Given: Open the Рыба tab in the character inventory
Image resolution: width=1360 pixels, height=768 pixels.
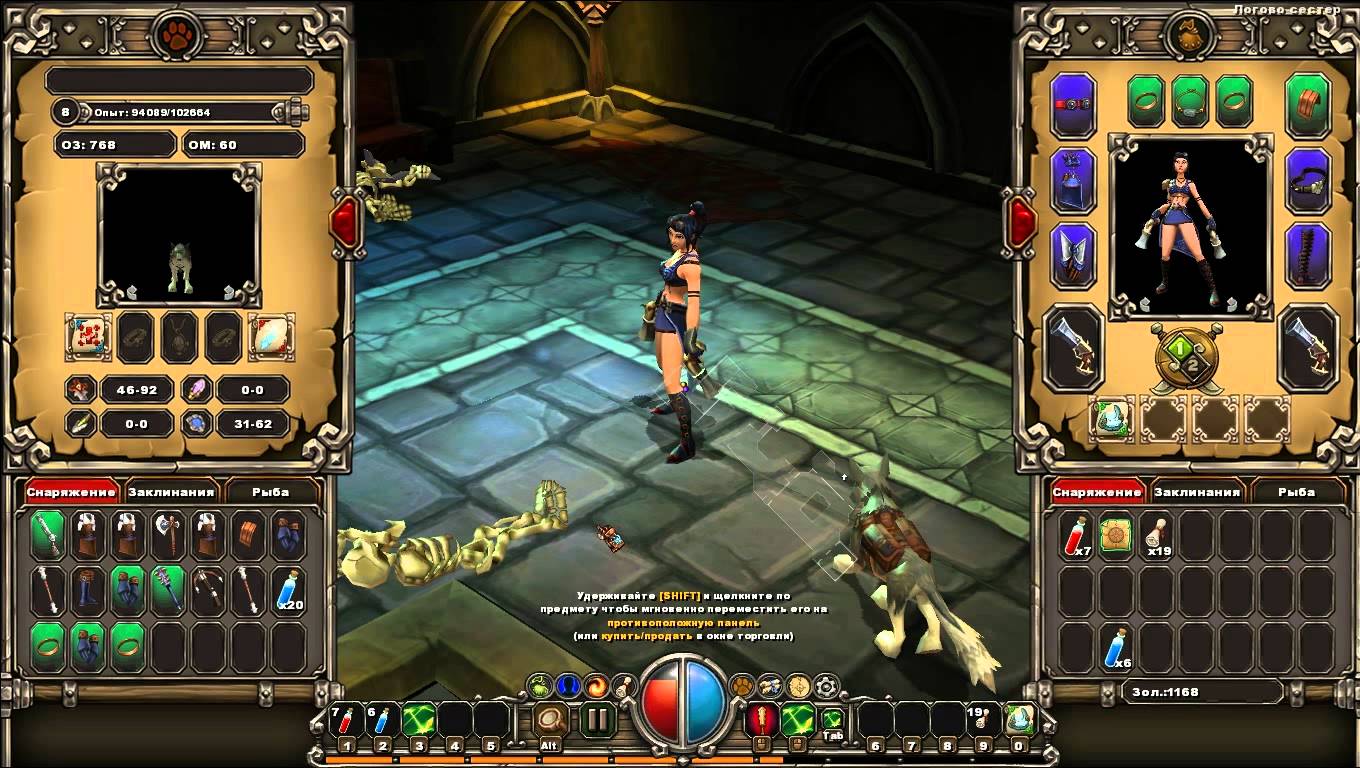Looking at the screenshot, I should click(1298, 492).
